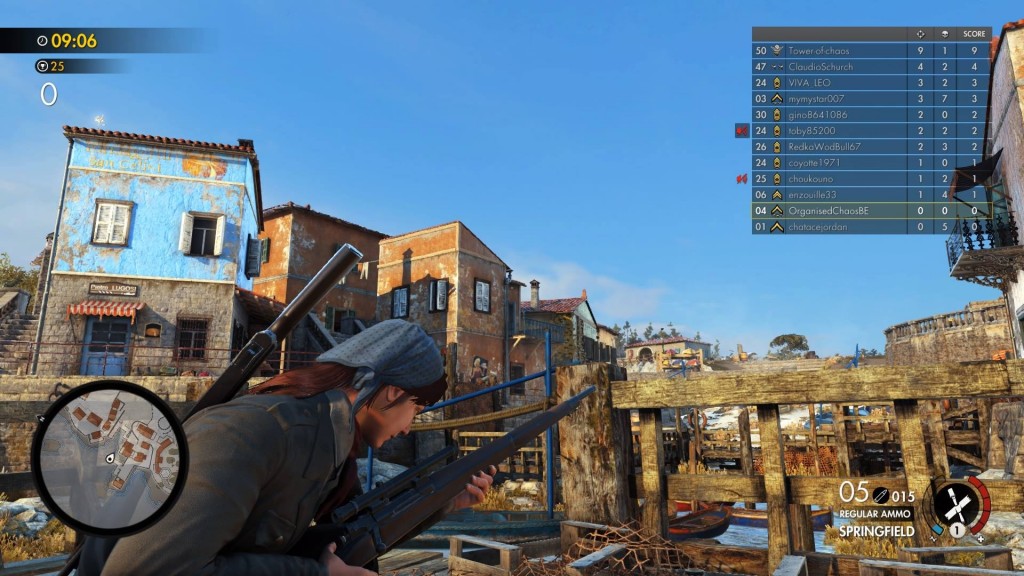The image size is (1024, 576).
Task: Click the circular minimap
Action: coord(109,456)
